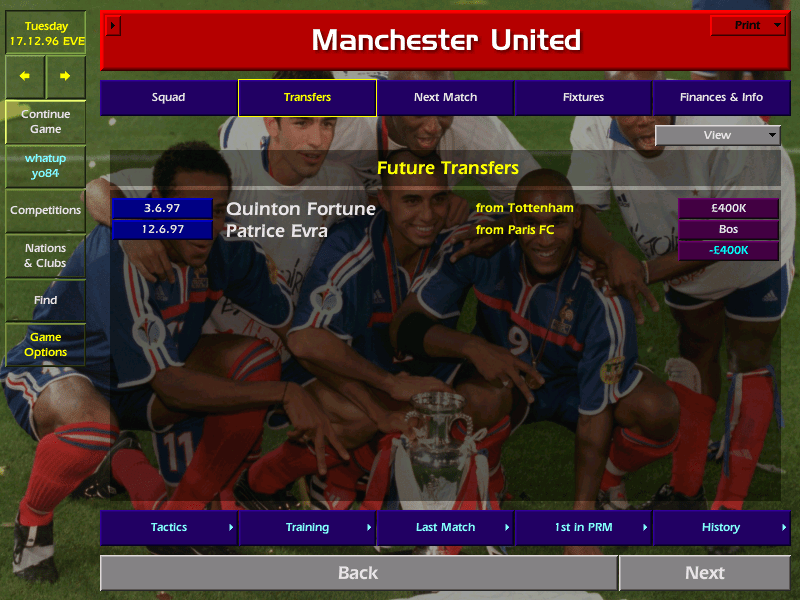Screen dimensions: 800x600
Task: Switch to the Squad tab
Action: click(x=168, y=98)
